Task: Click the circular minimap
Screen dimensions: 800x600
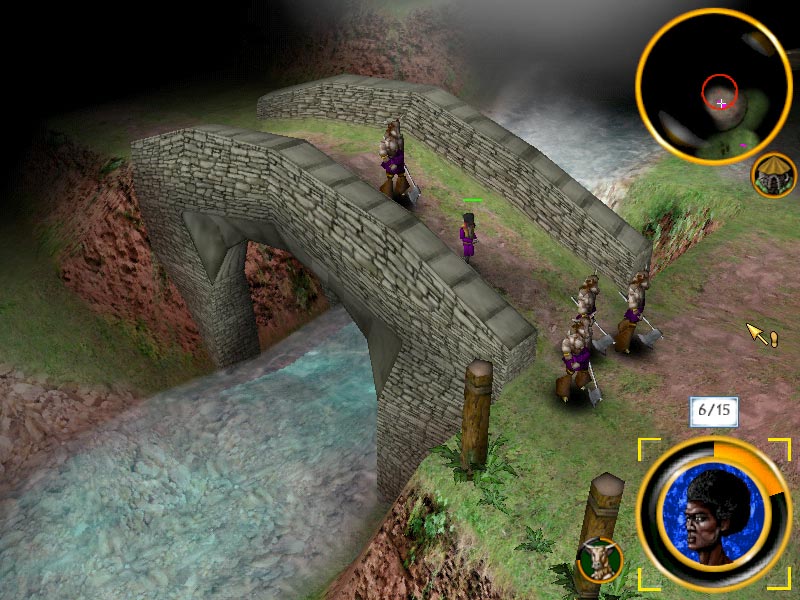Action: [x=714, y=89]
